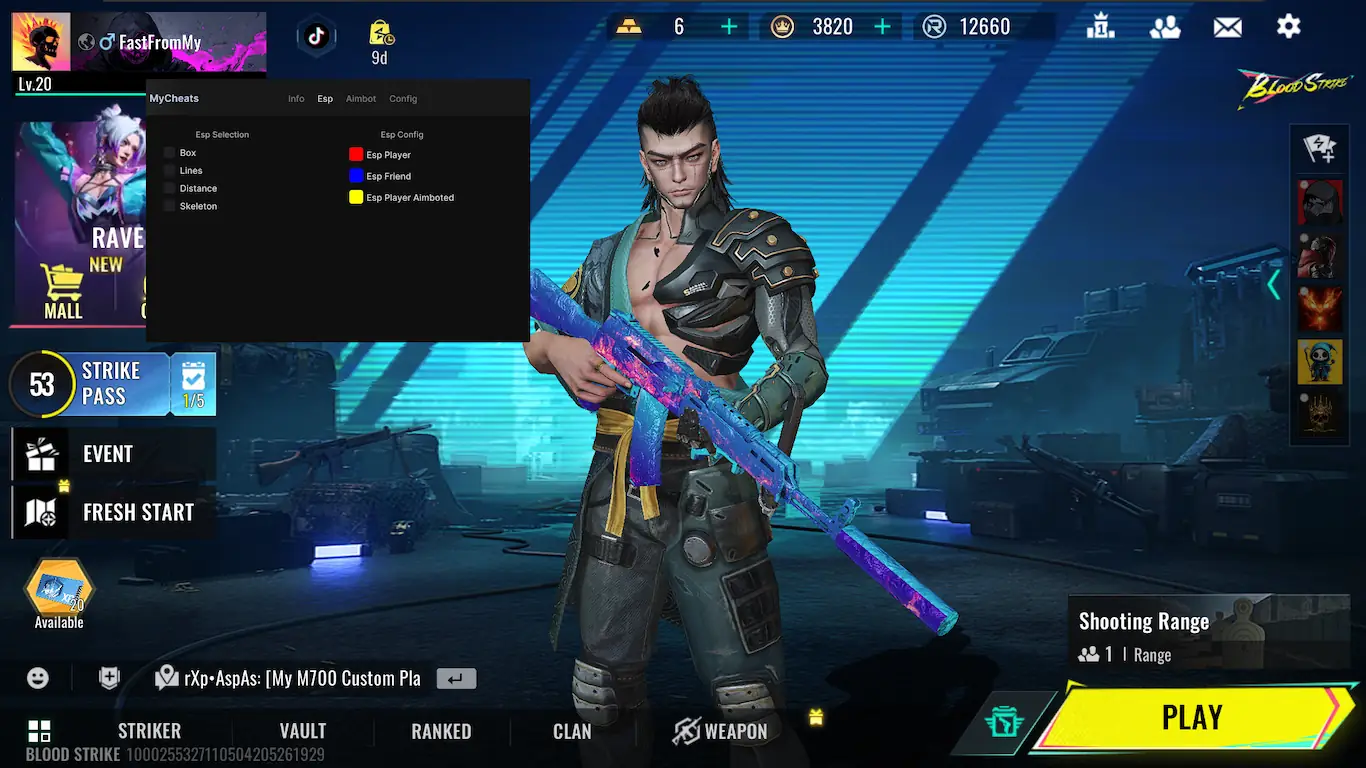Open the emoji smiley button
Image resolution: width=1366 pixels, height=768 pixels.
[x=38, y=678]
